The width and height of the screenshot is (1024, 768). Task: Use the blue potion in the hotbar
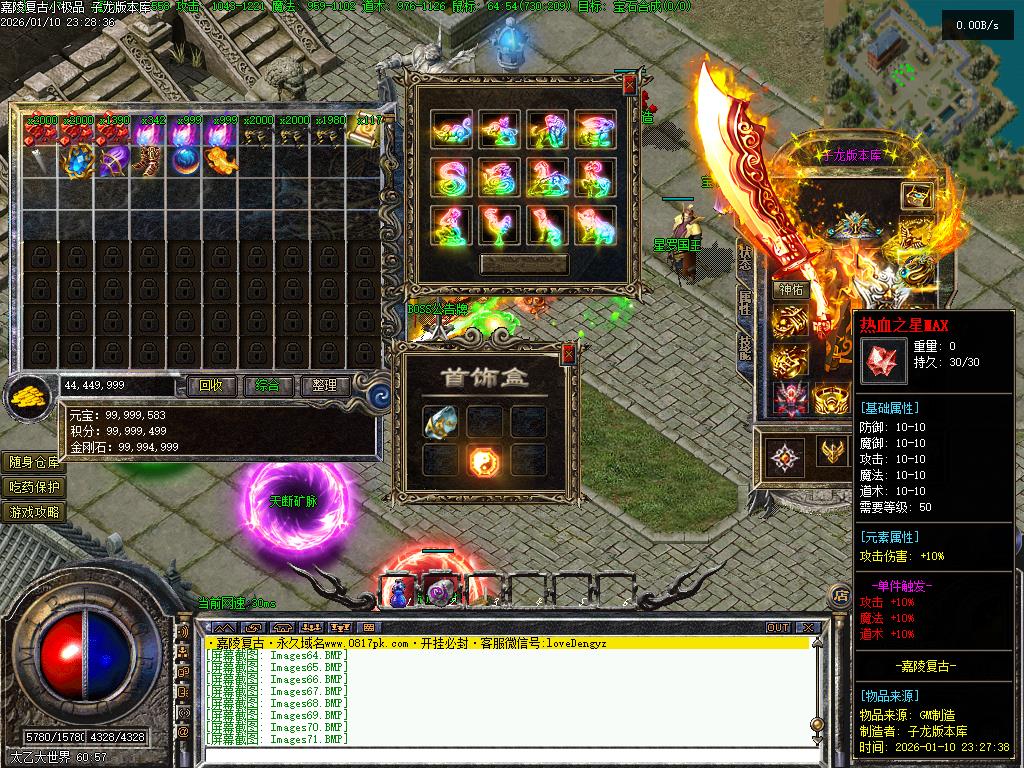tap(398, 591)
